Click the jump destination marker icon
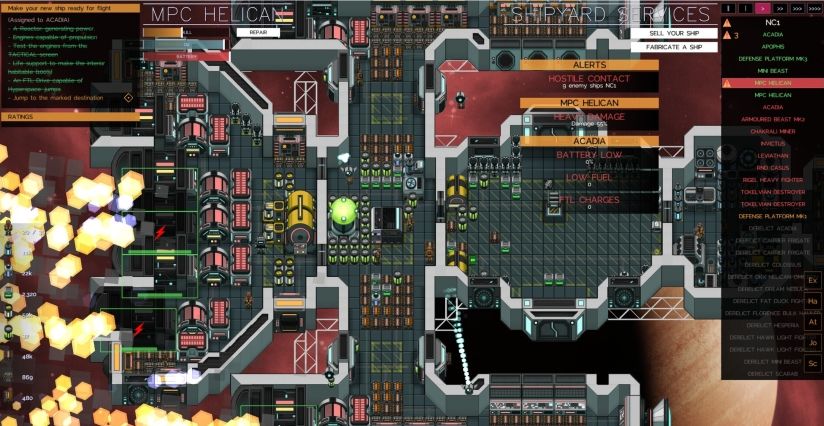Screen dimensions: 824x426 point(128,98)
